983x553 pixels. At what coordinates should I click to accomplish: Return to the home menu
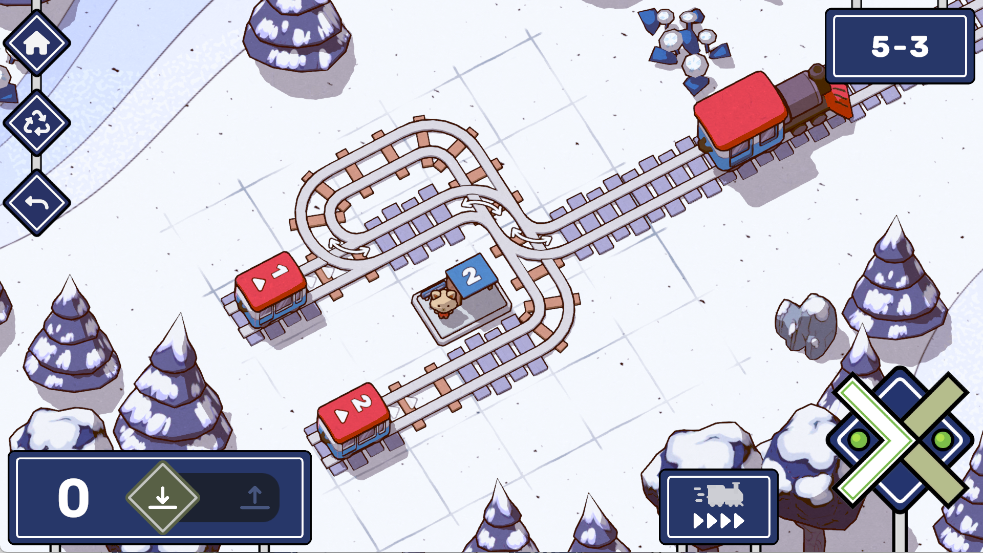tap(37, 43)
